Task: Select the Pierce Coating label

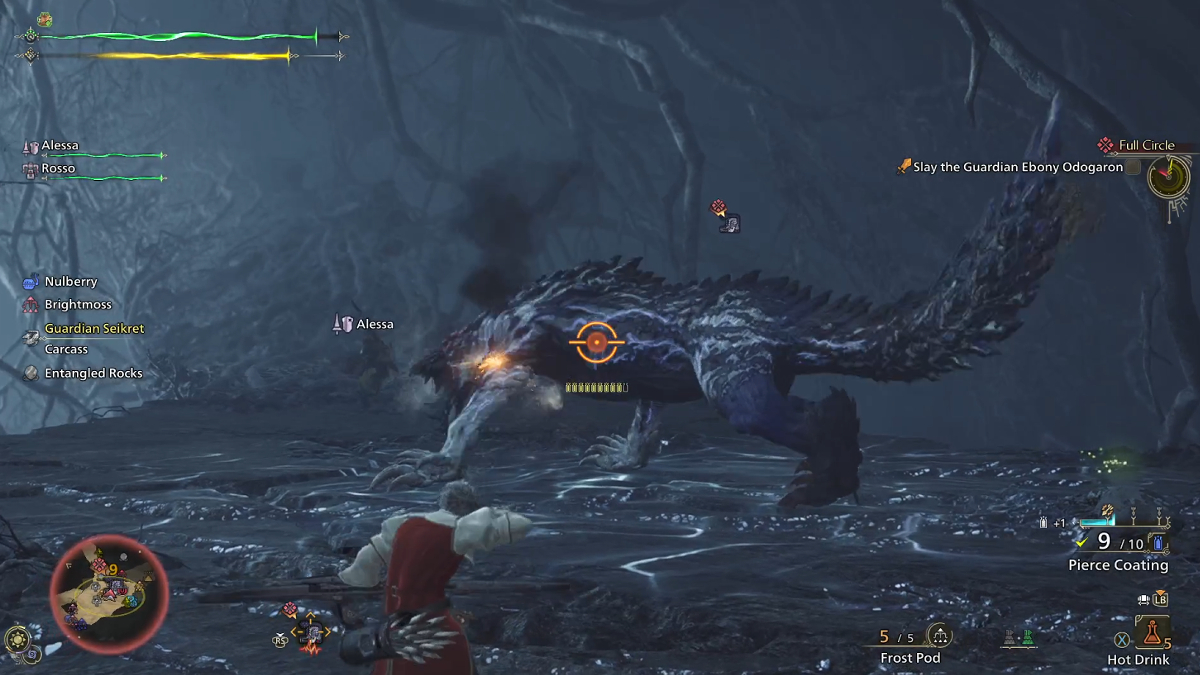Action: [x=1117, y=565]
